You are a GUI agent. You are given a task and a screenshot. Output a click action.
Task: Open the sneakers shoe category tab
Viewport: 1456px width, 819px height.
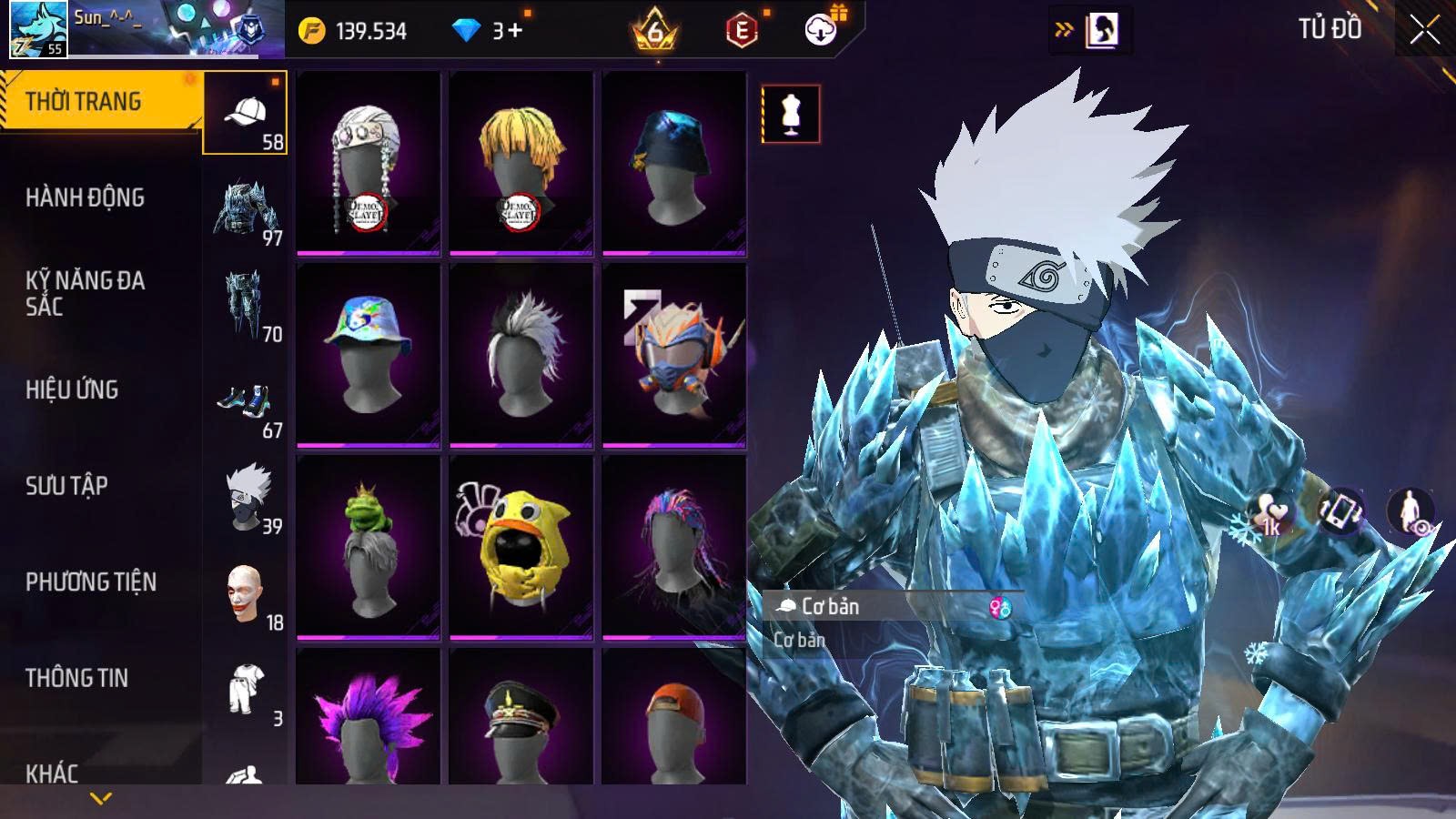[244, 402]
